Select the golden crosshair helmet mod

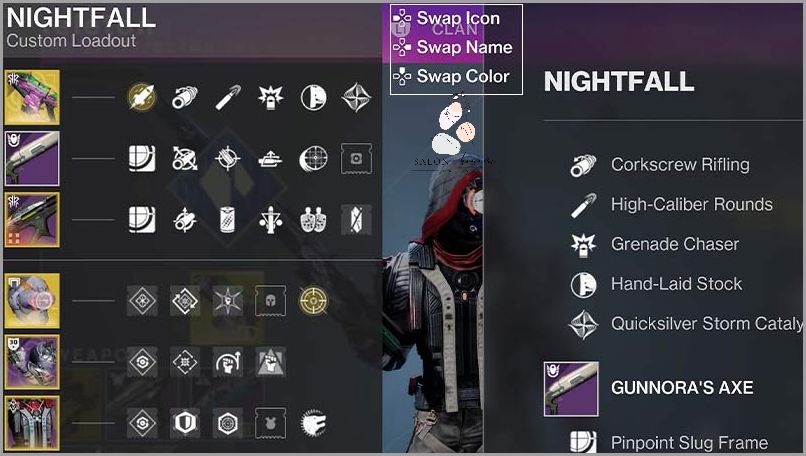tap(313, 300)
